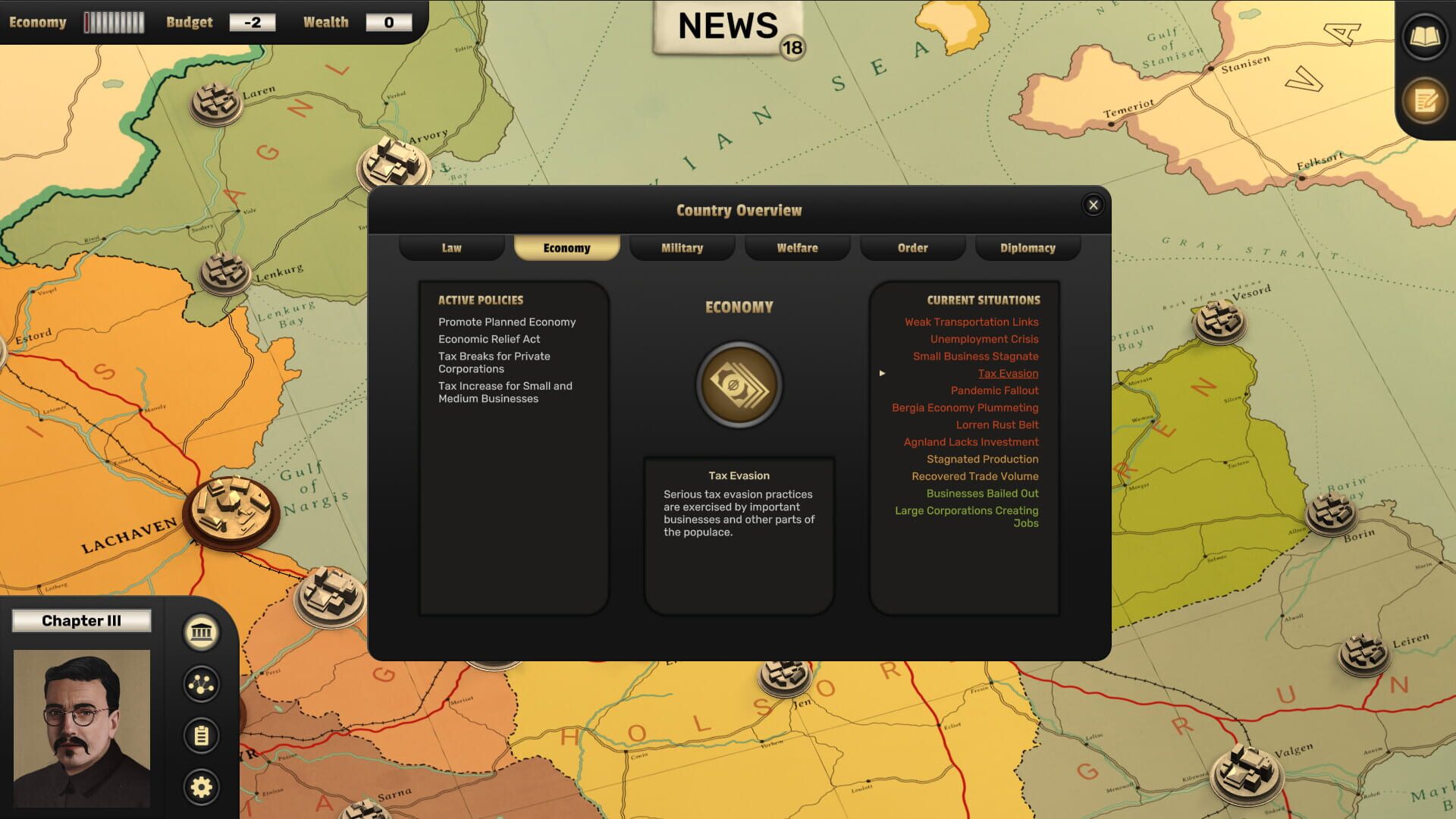
Task: View the Bergia Economy Plummeting situation
Action: (965, 408)
